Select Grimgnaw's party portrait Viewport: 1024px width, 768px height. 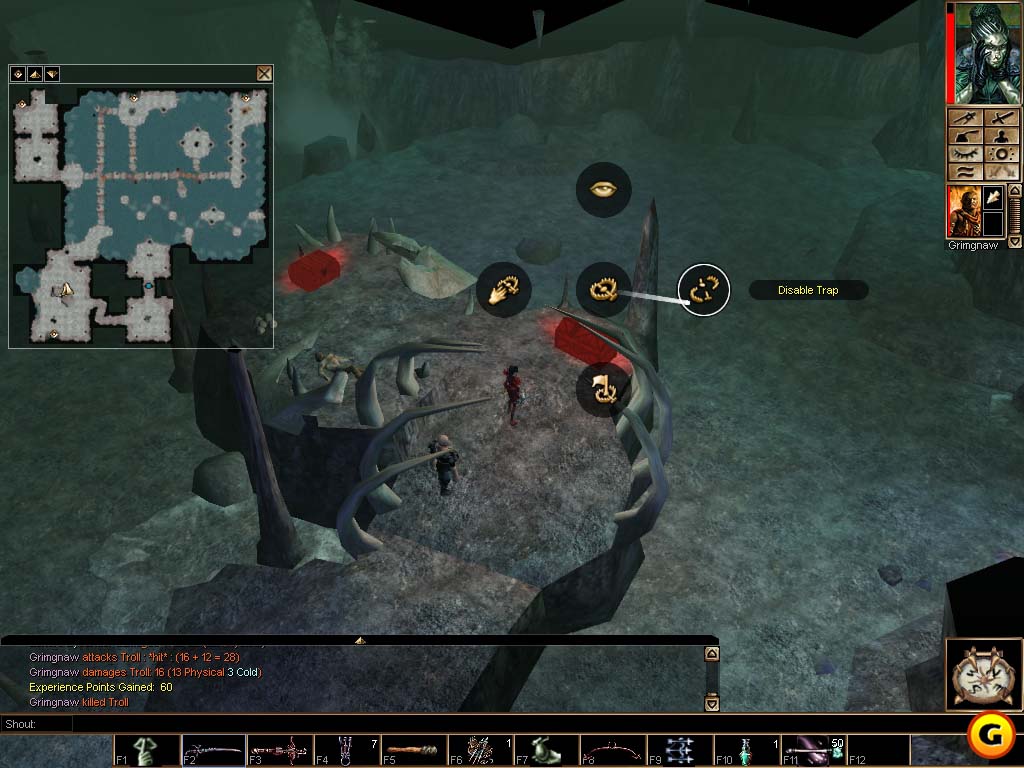964,211
